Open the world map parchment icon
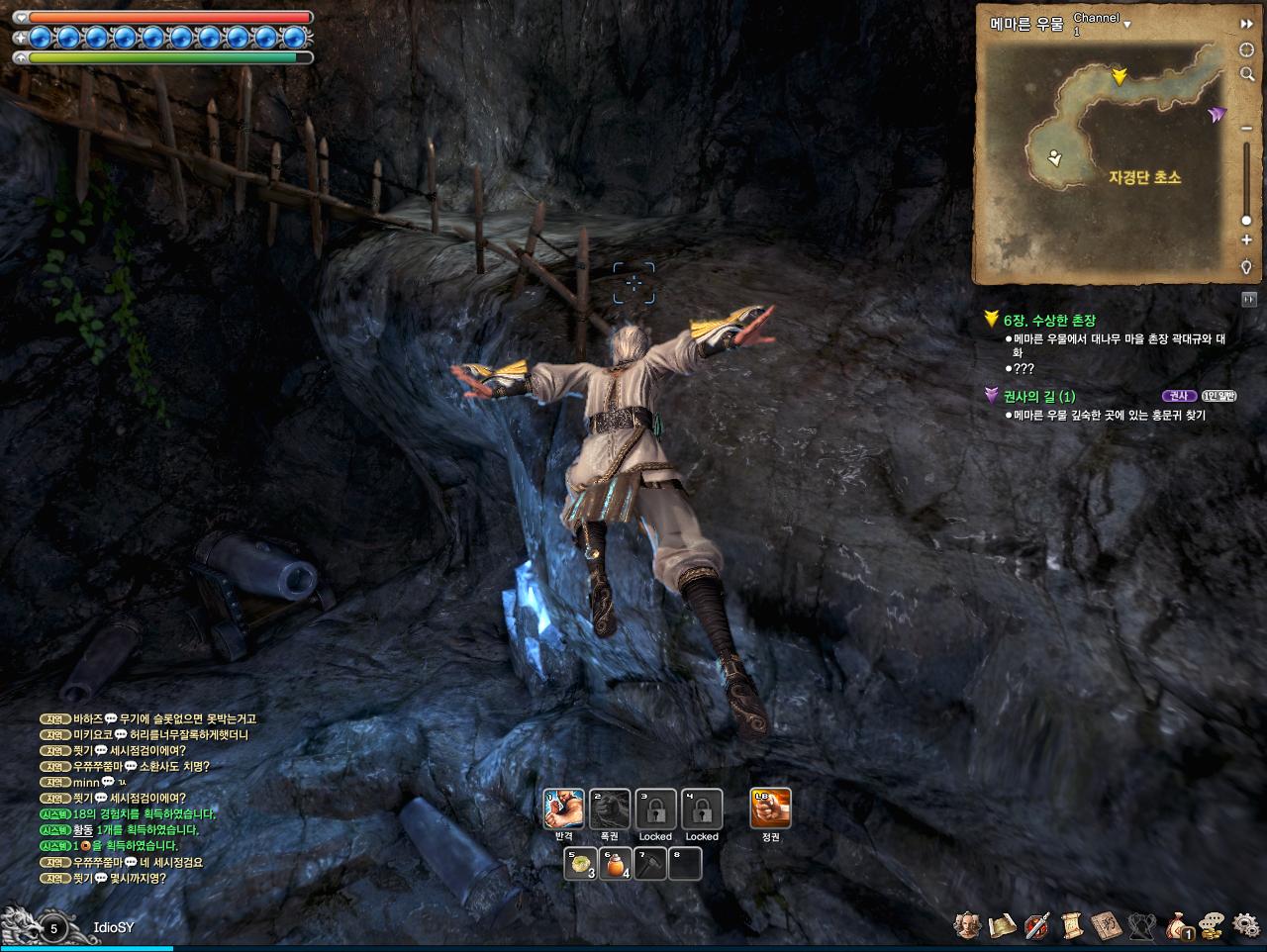Viewport: 1267px width, 952px height. point(1003,925)
